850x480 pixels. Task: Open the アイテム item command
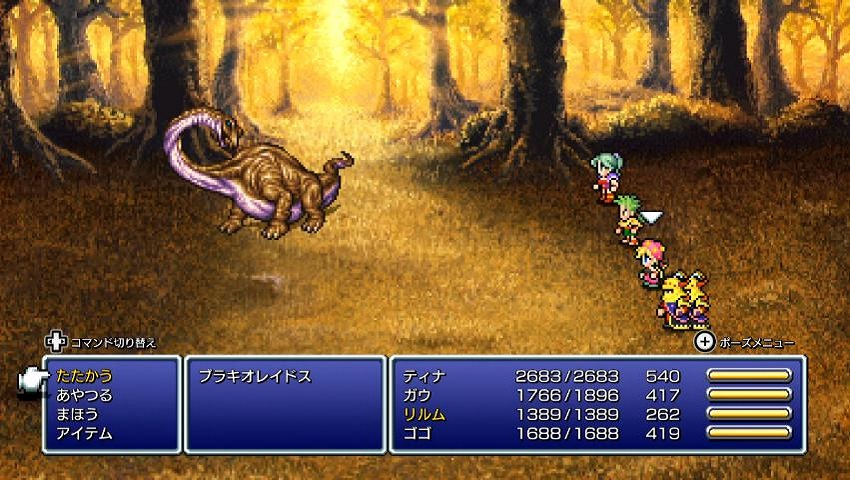[x=84, y=433]
